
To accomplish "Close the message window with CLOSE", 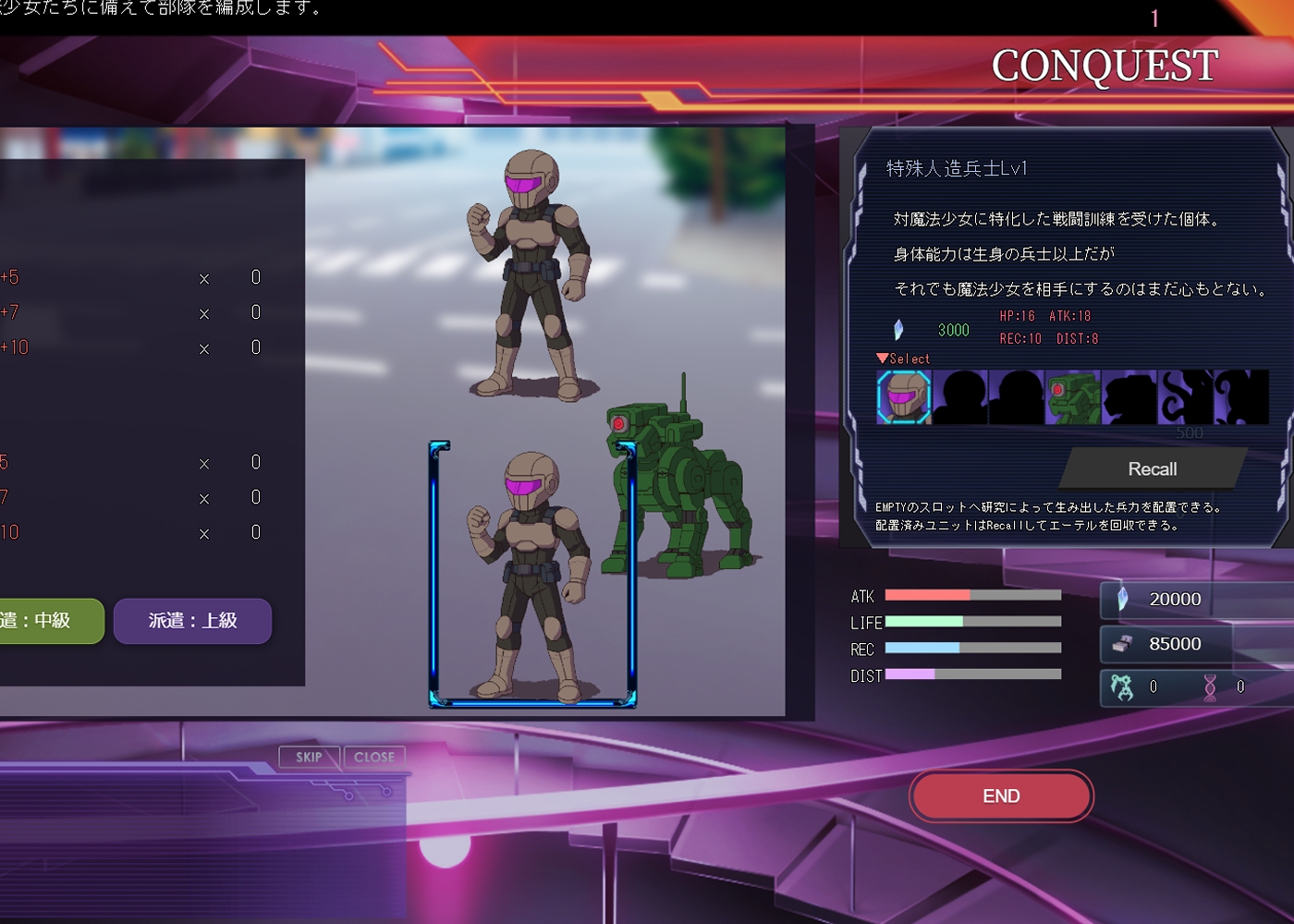I will [374, 757].
